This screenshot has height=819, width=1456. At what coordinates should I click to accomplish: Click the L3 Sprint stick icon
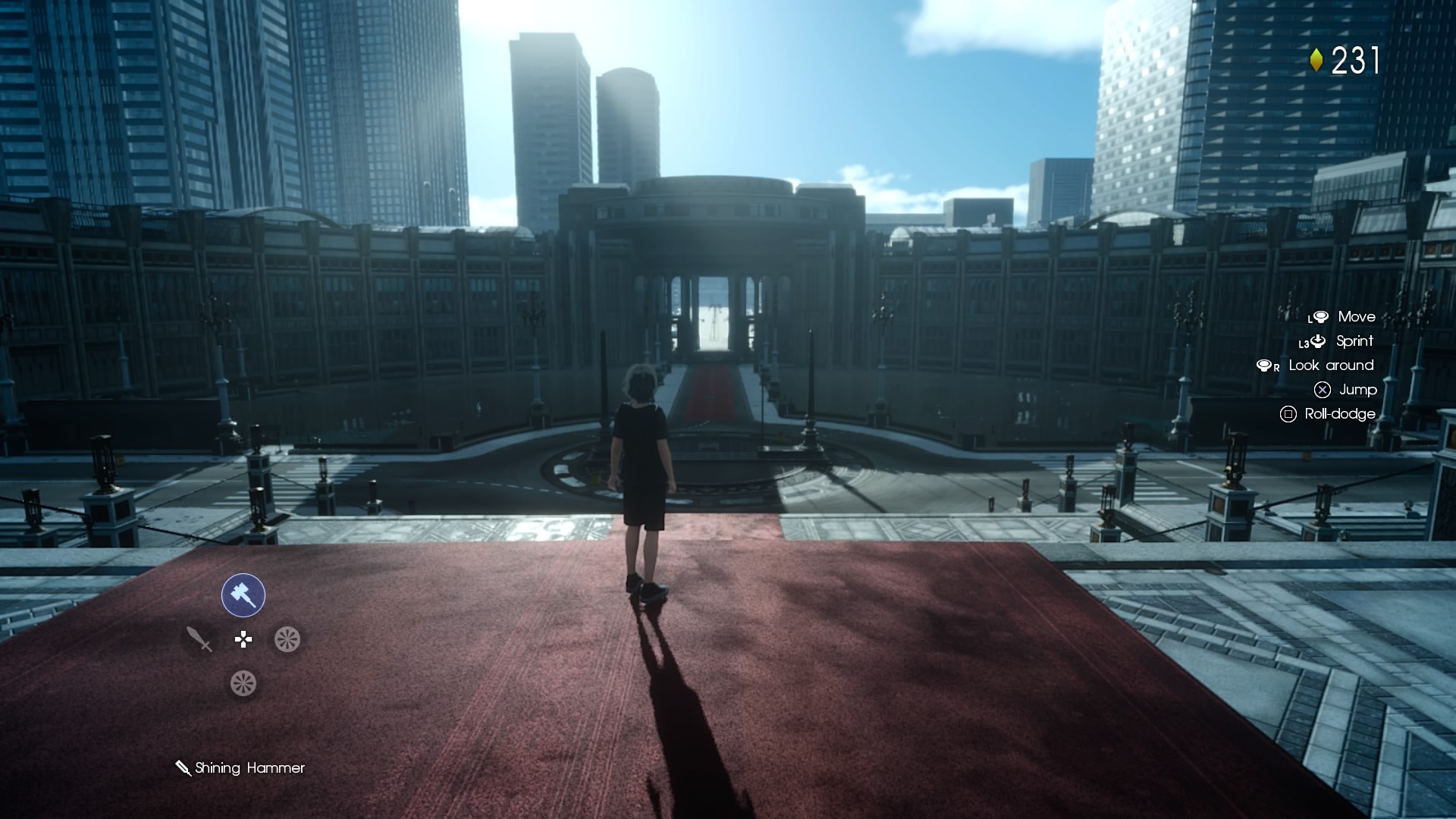pyautogui.click(x=1316, y=341)
